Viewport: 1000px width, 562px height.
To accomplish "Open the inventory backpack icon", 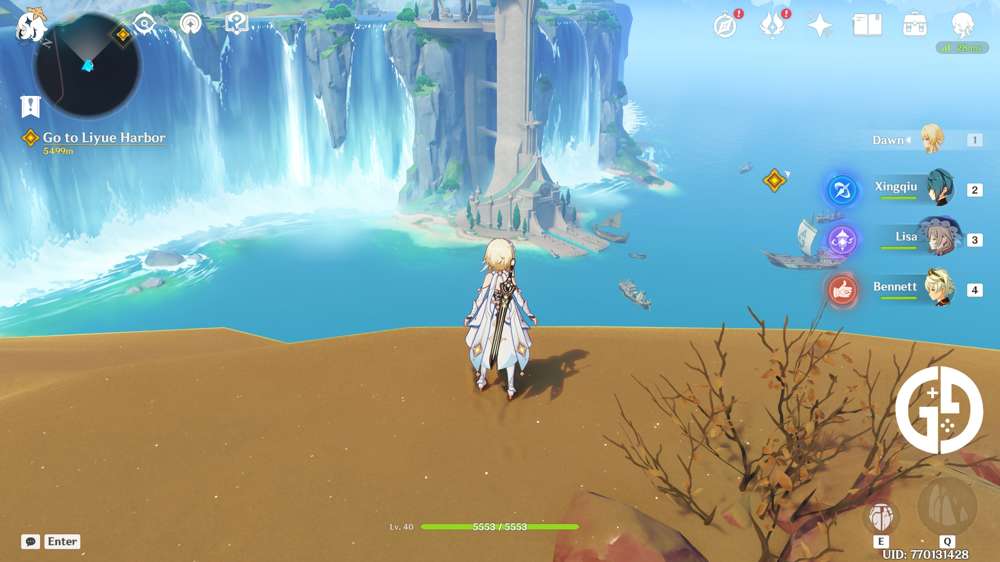I will [x=914, y=25].
